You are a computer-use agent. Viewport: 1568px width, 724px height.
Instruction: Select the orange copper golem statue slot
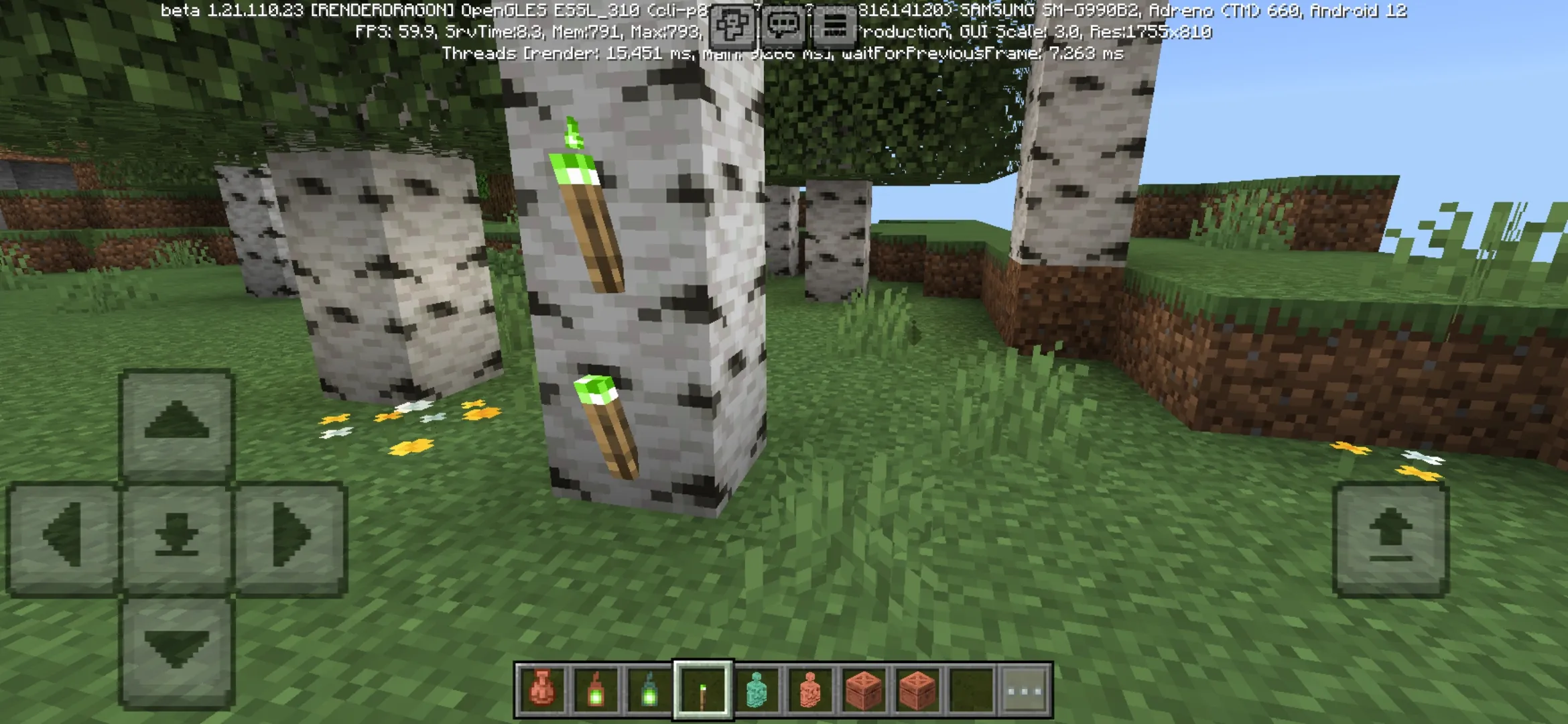click(810, 690)
